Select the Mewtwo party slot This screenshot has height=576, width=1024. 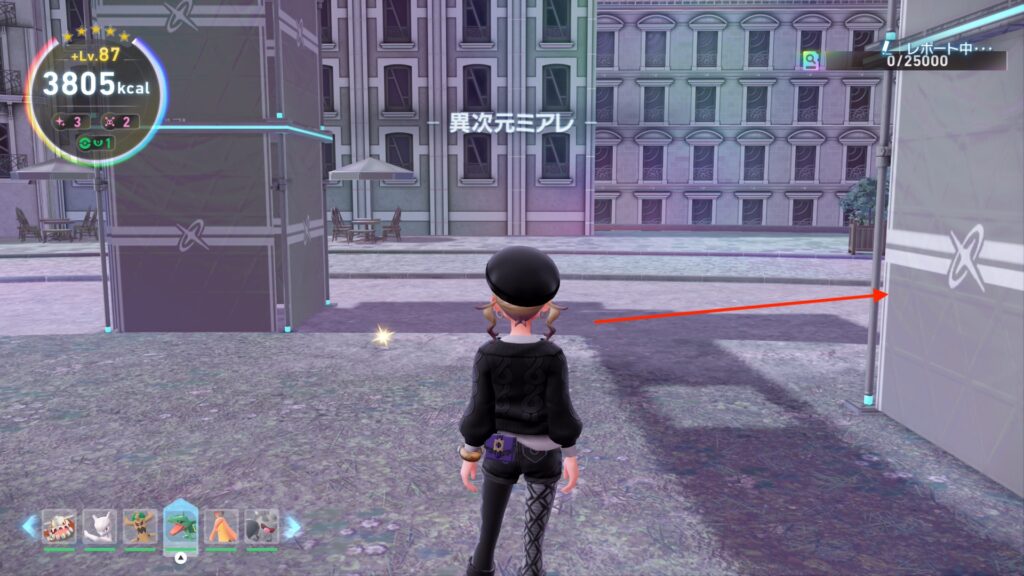coord(100,526)
